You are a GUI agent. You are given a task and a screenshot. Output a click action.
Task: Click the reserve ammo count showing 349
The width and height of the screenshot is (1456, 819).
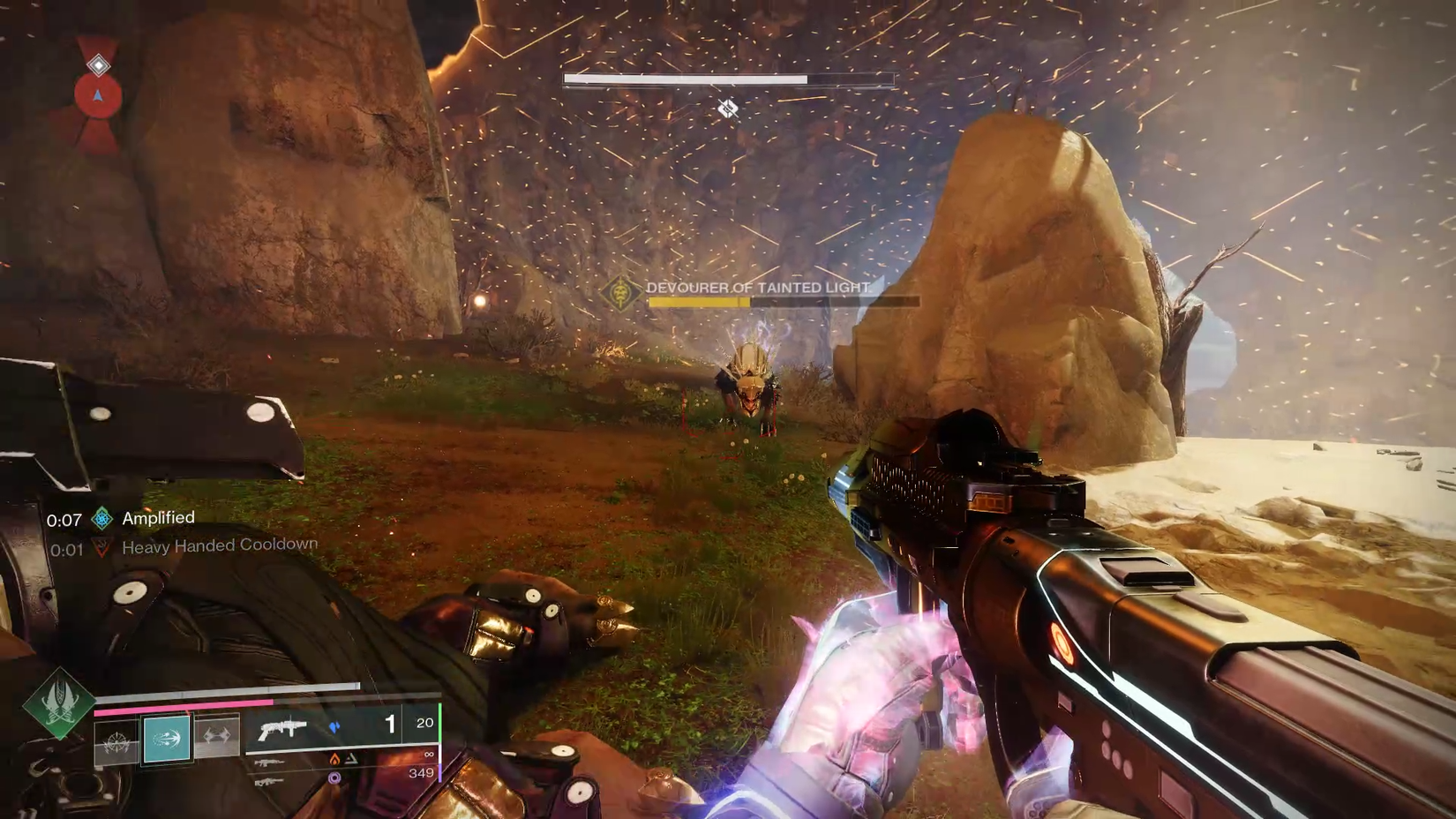[x=421, y=774]
